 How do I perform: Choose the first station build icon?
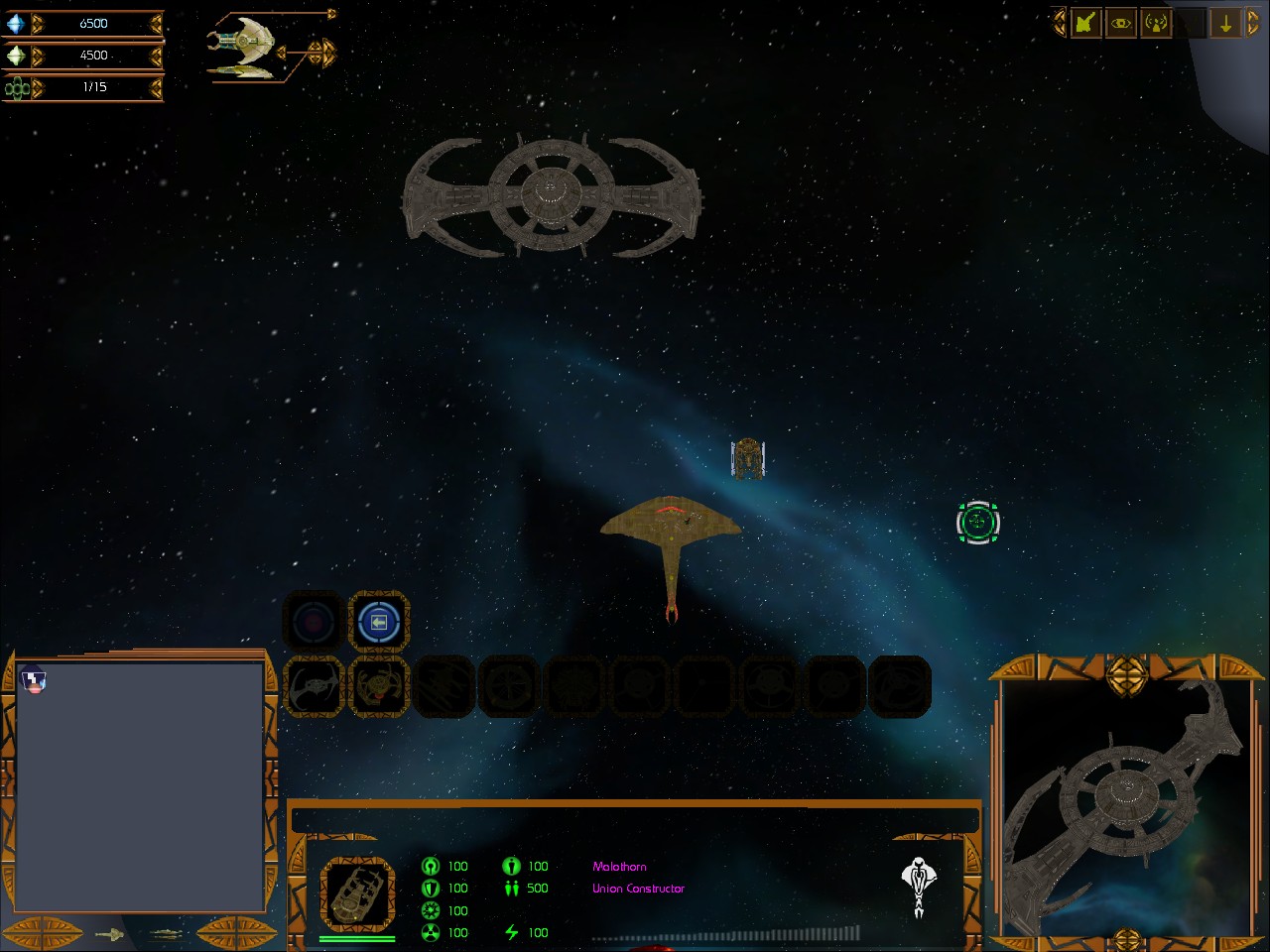(x=315, y=685)
